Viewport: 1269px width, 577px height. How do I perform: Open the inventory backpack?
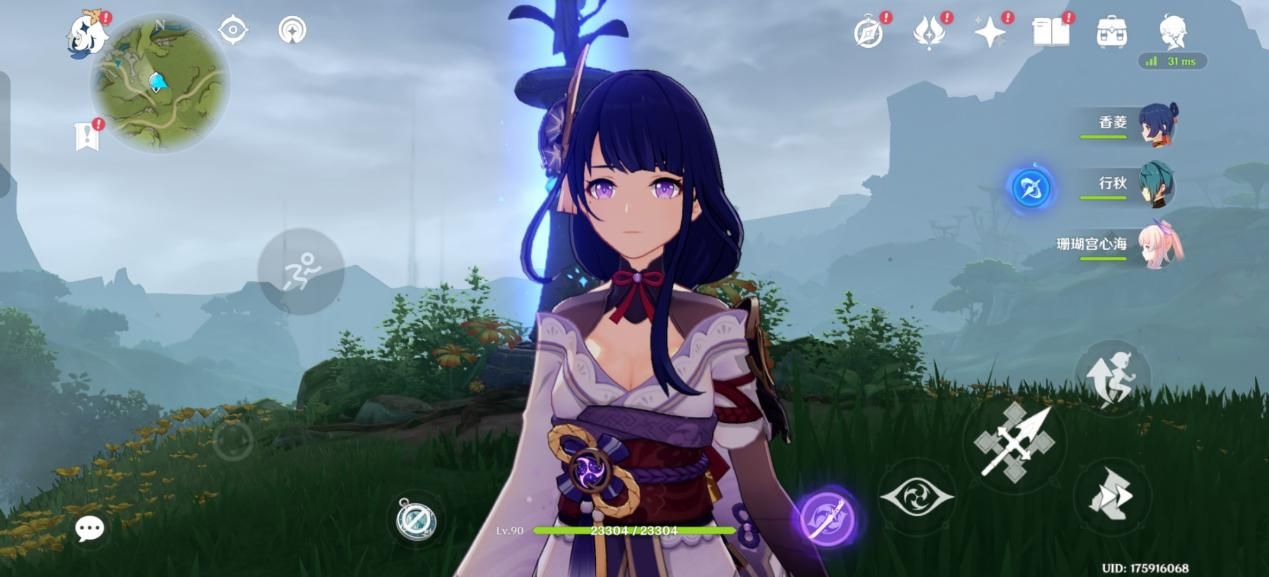(1112, 33)
